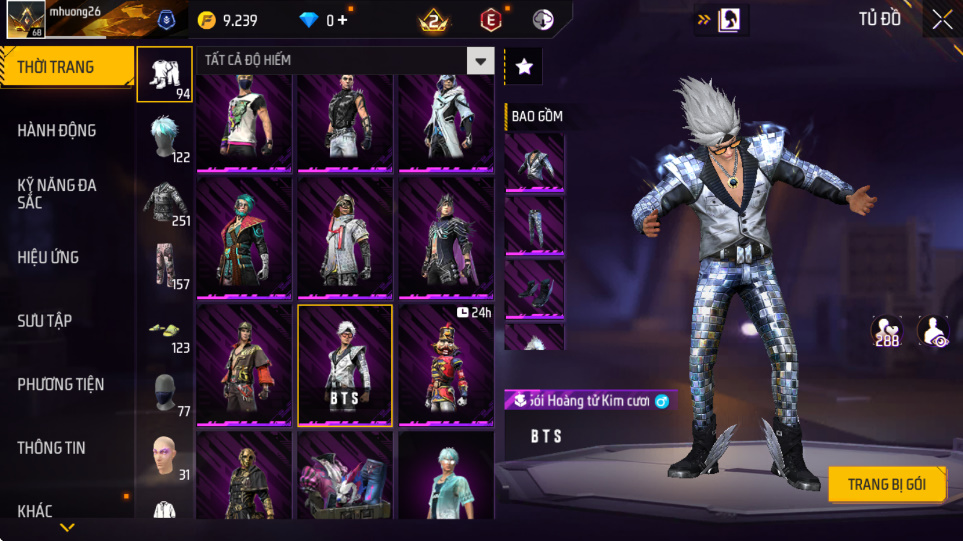Viewport: 963px width, 541px height.
Task: Open the Thời Trang category
Action: pos(66,67)
